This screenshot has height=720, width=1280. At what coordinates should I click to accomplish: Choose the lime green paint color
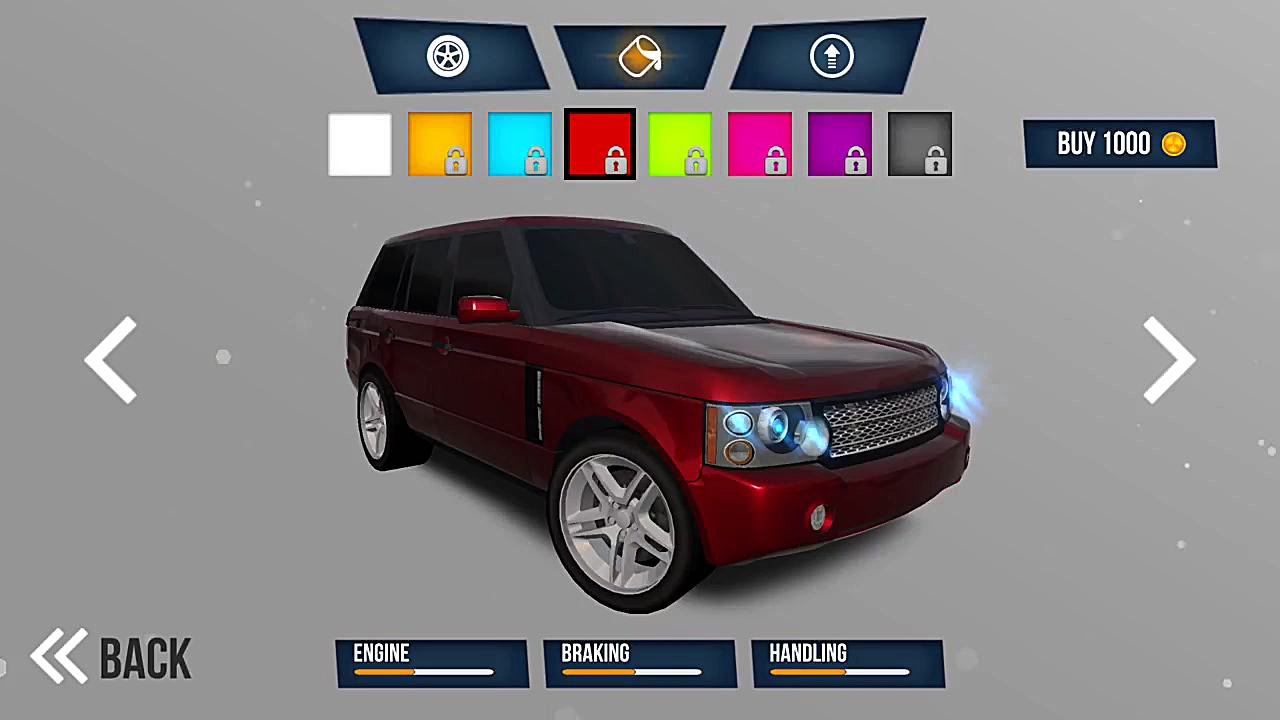click(679, 144)
